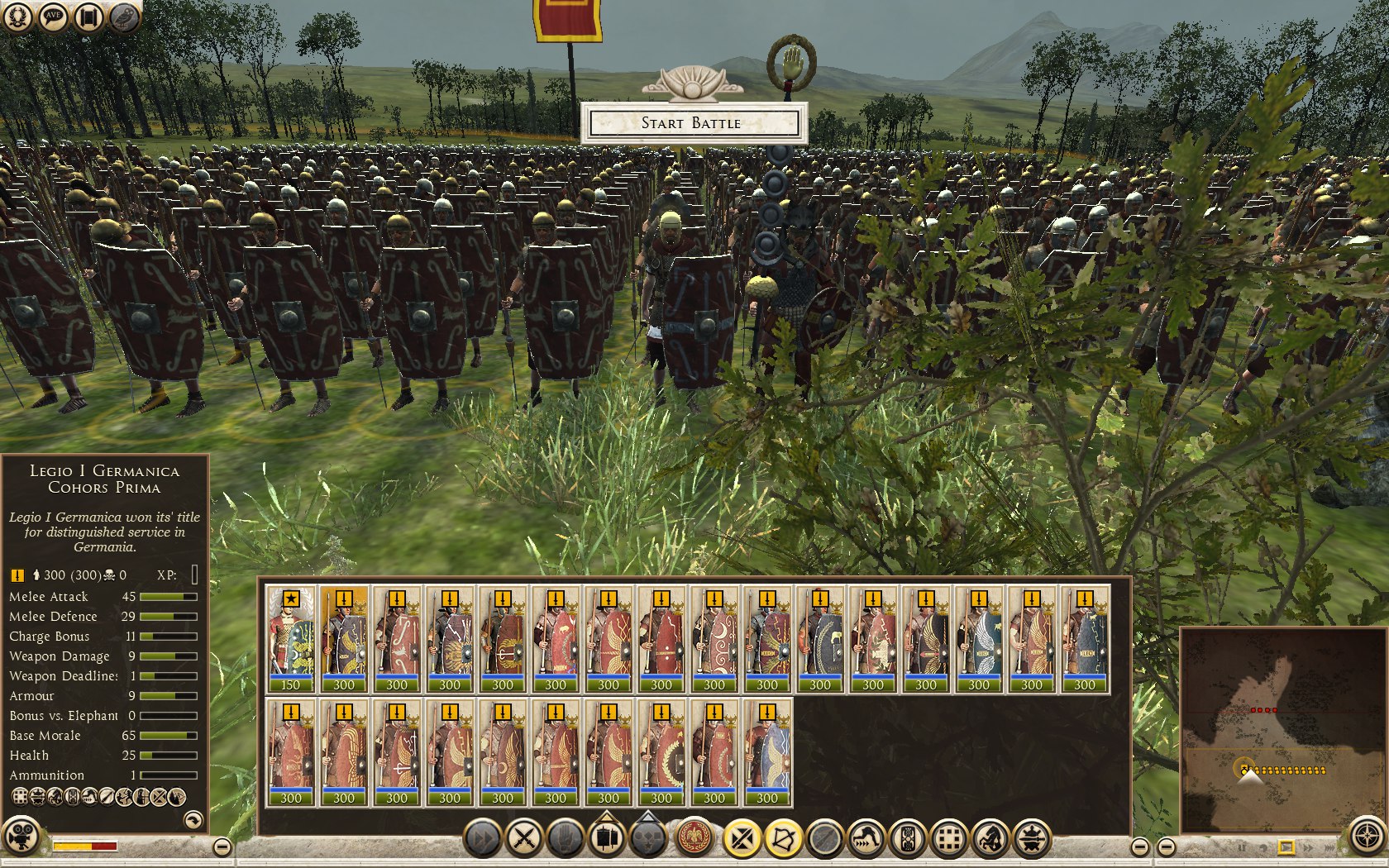Open the laurel wreath menu icon
Viewport: 1389px width, 868px height.
point(17,17)
